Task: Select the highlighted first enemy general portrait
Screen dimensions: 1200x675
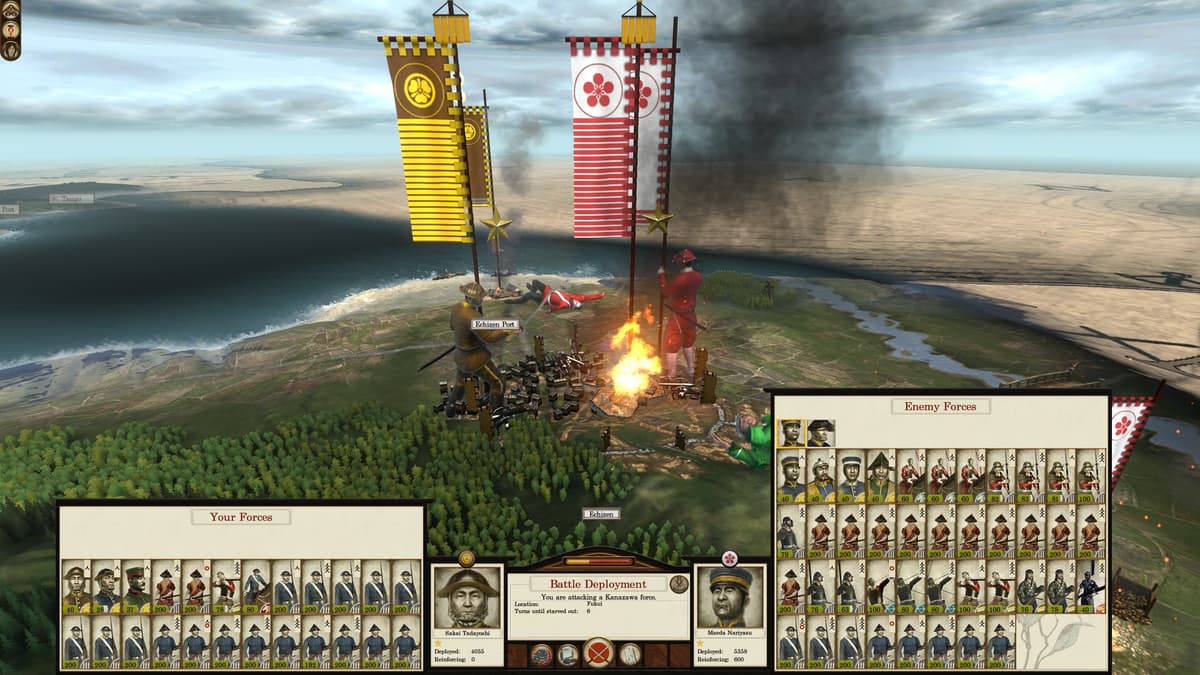Action: coord(791,433)
